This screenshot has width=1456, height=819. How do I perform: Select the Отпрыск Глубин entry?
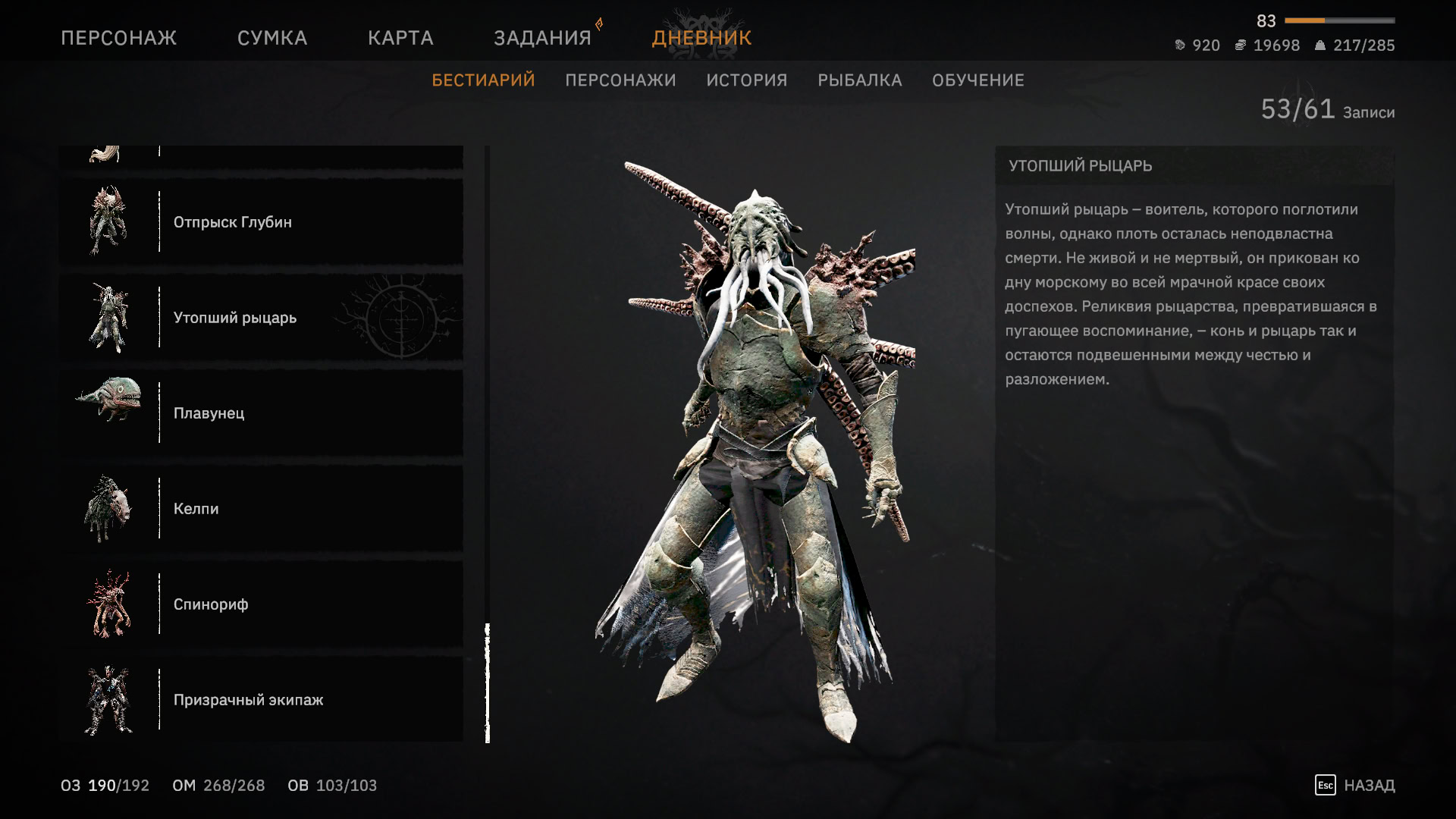point(261,222)
